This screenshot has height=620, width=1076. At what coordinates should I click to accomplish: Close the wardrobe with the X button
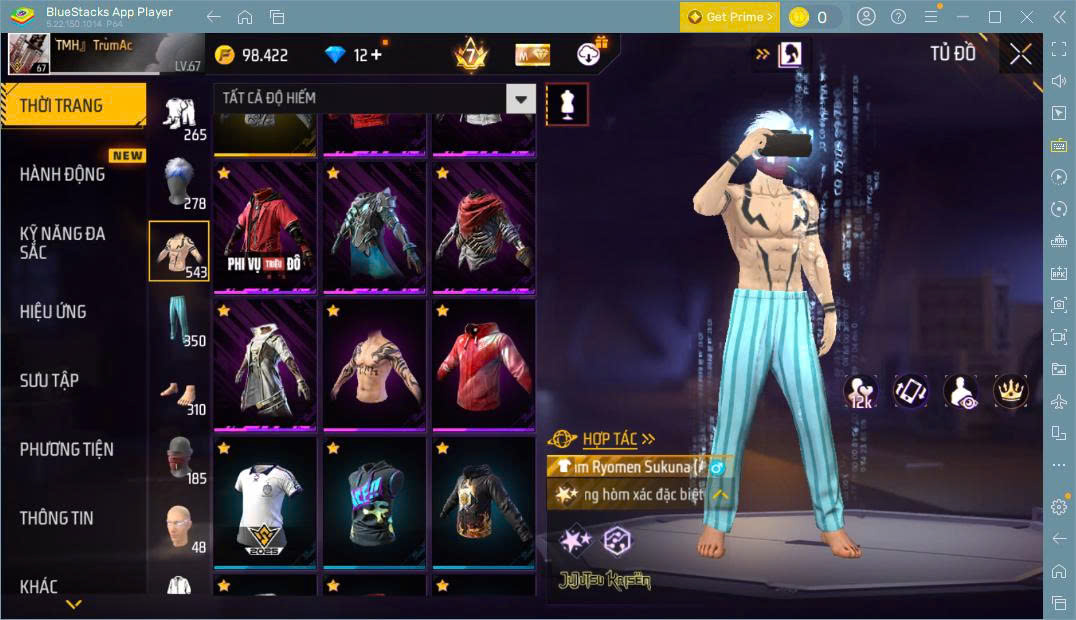pos(1020,54)
